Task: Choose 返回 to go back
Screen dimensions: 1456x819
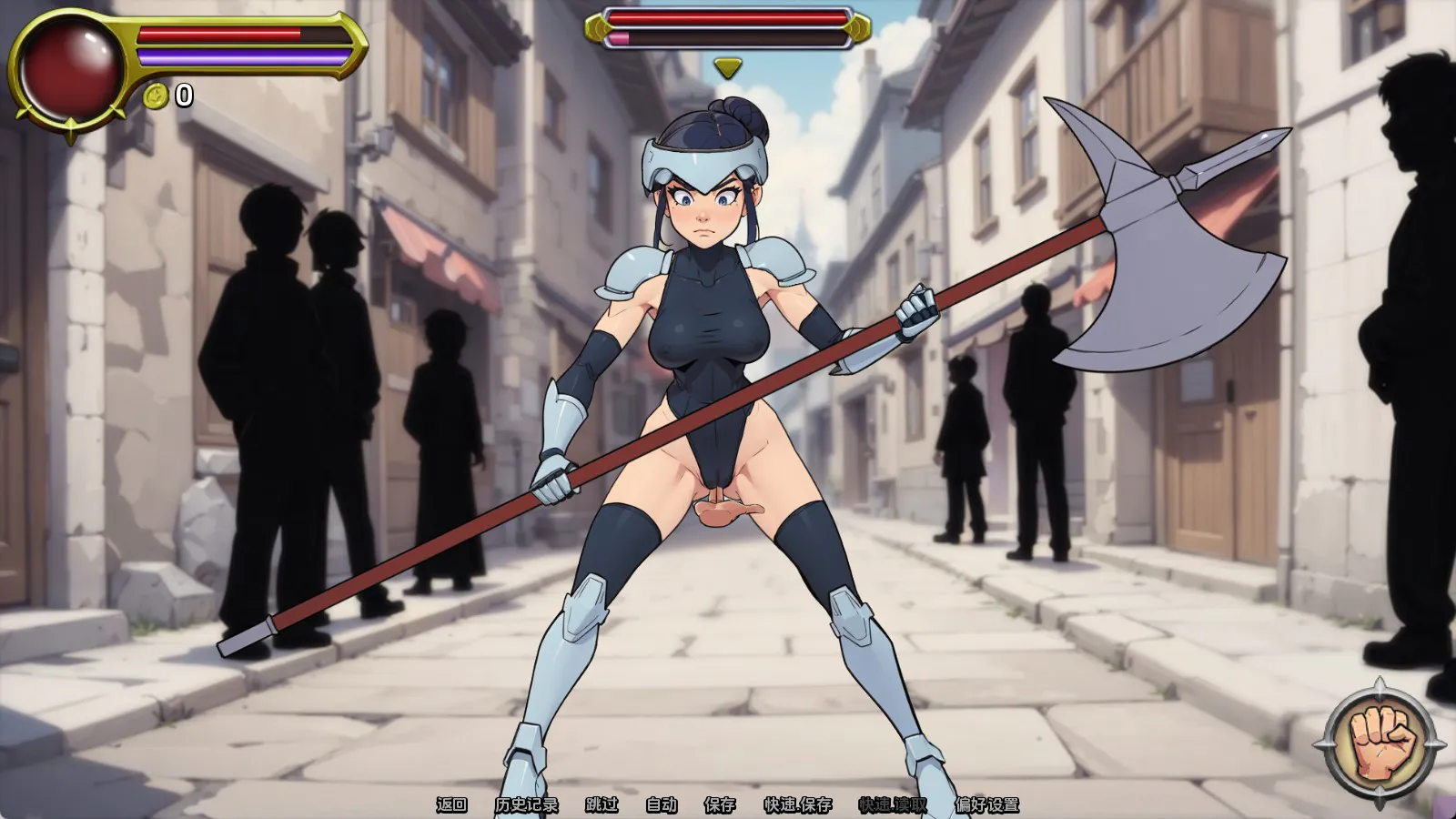Action: pyautogui.click(x=450, y=804)
